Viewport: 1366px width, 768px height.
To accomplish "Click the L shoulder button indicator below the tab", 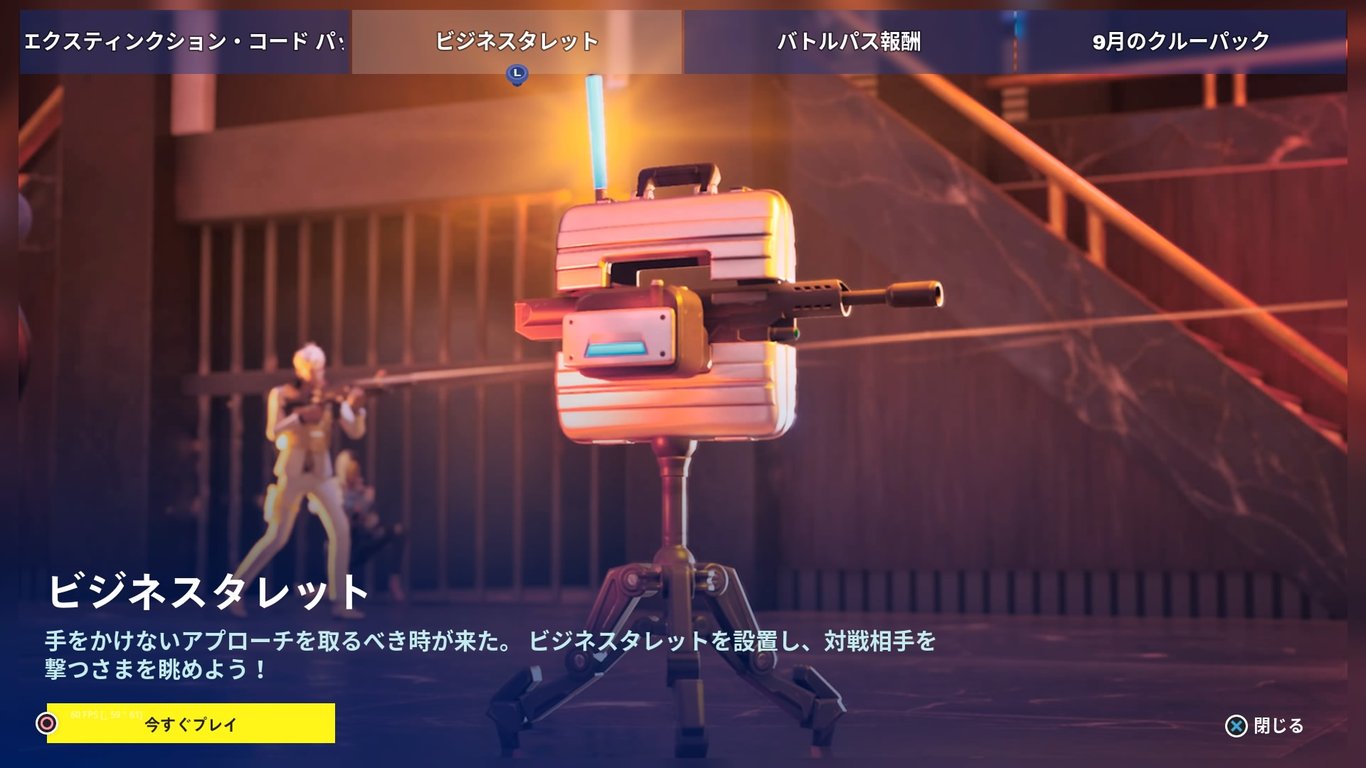I will click(x=516, y=73).
